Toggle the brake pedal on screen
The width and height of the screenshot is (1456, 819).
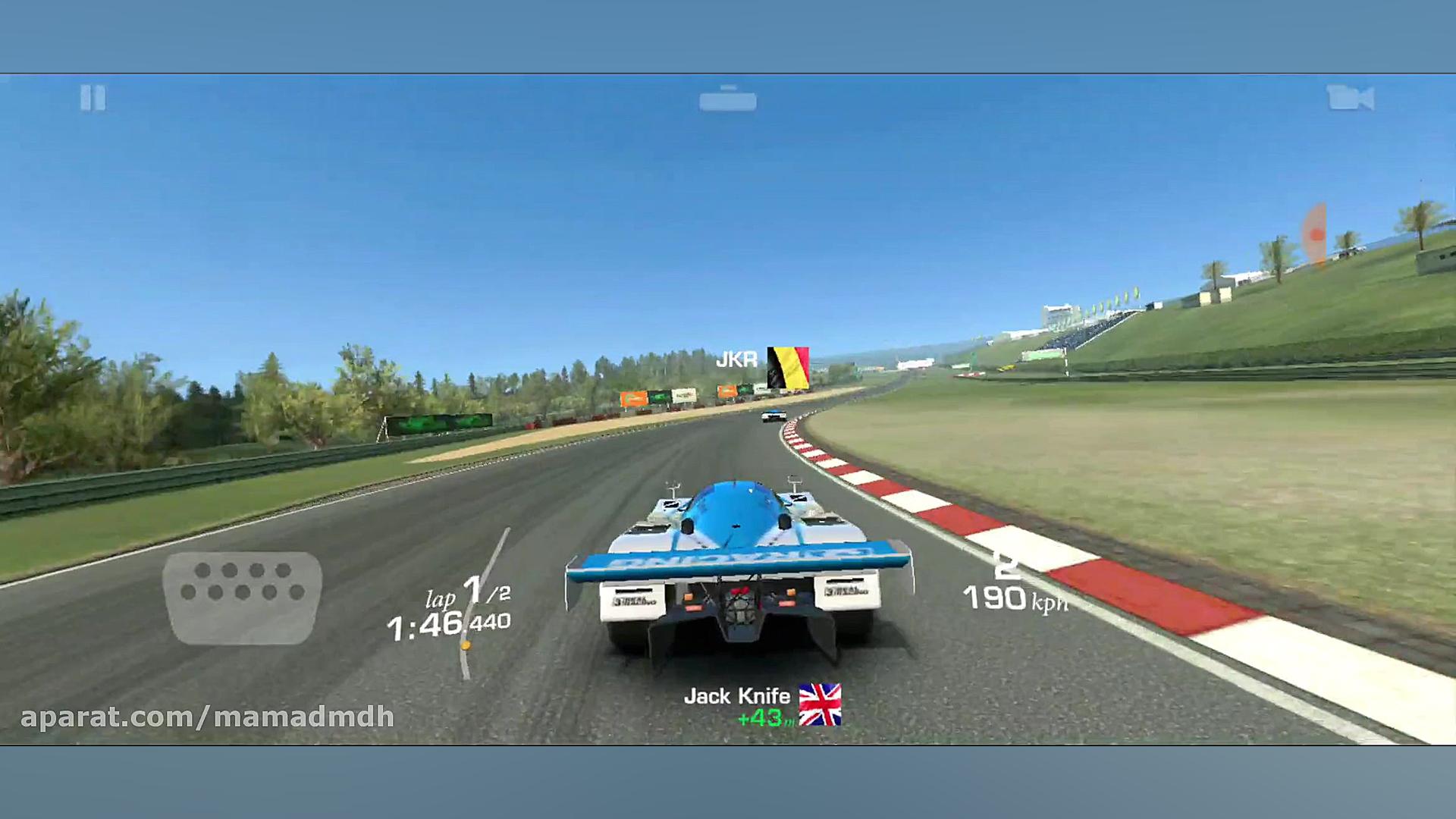243,599
